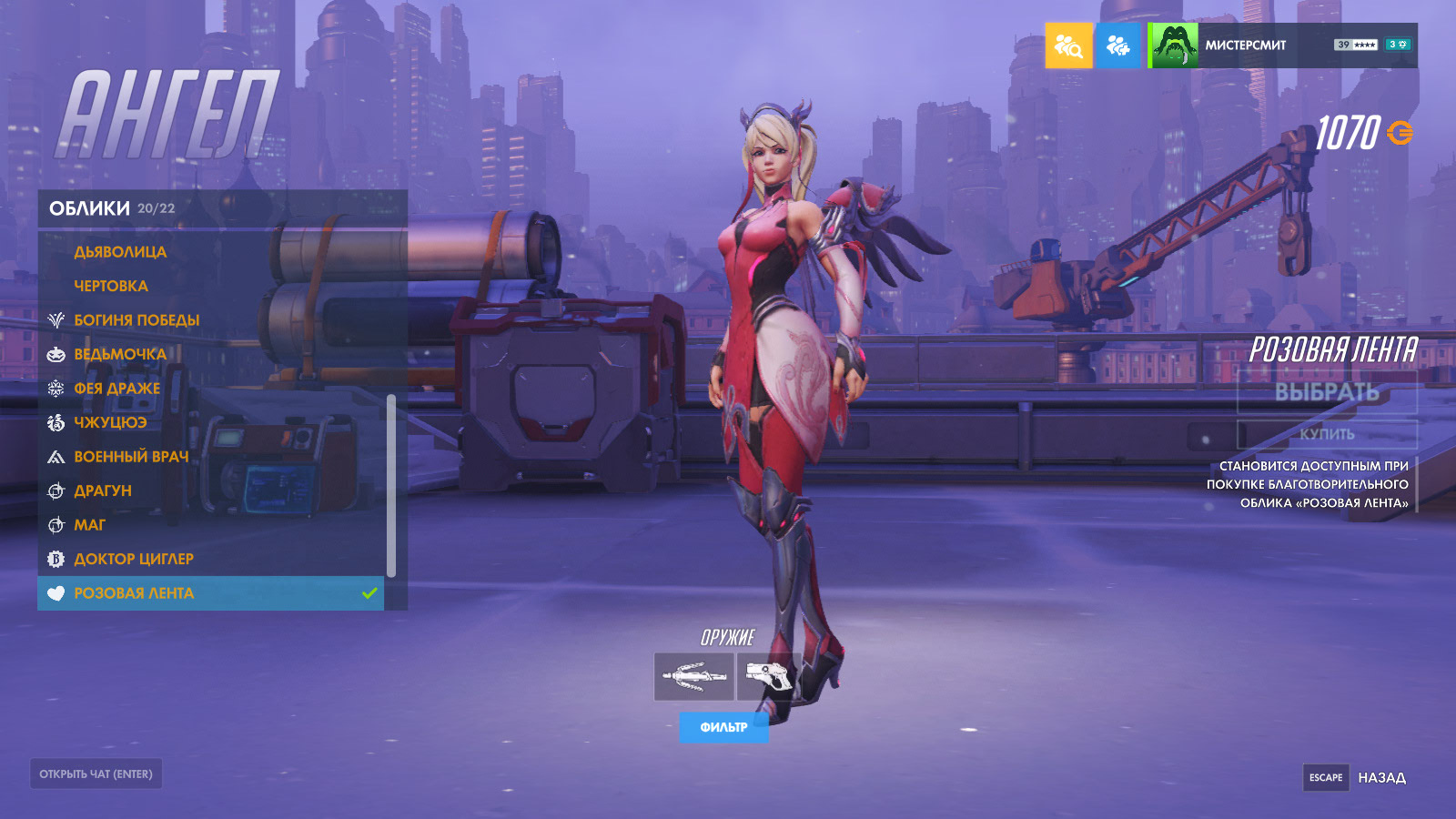Click the feather icon beside БОГИНЯ ПОБЕДЫ
This screenshot has width=1456, height=819.
point(56,319)
